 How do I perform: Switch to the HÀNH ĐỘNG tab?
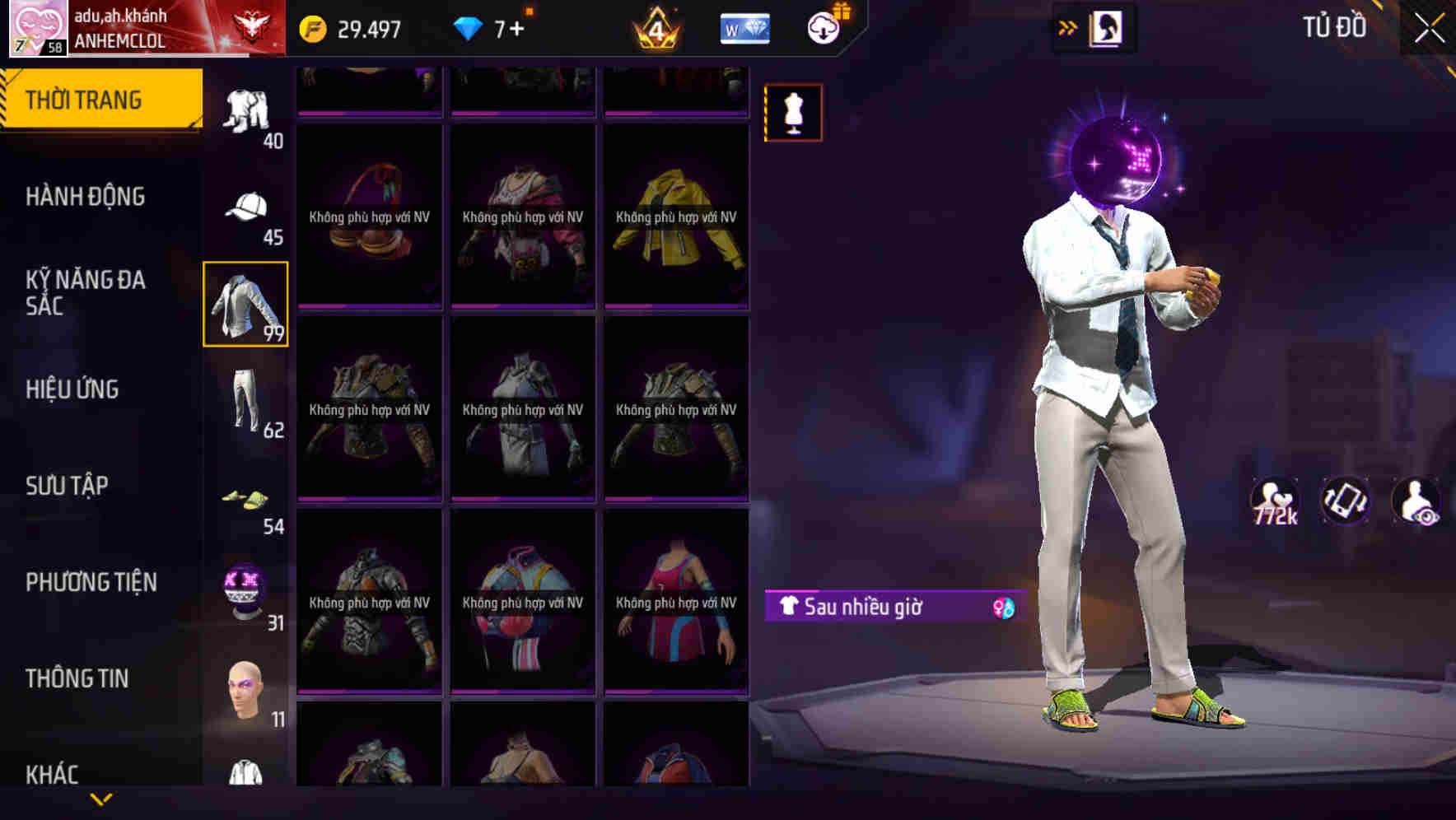[x=86, y=196]
